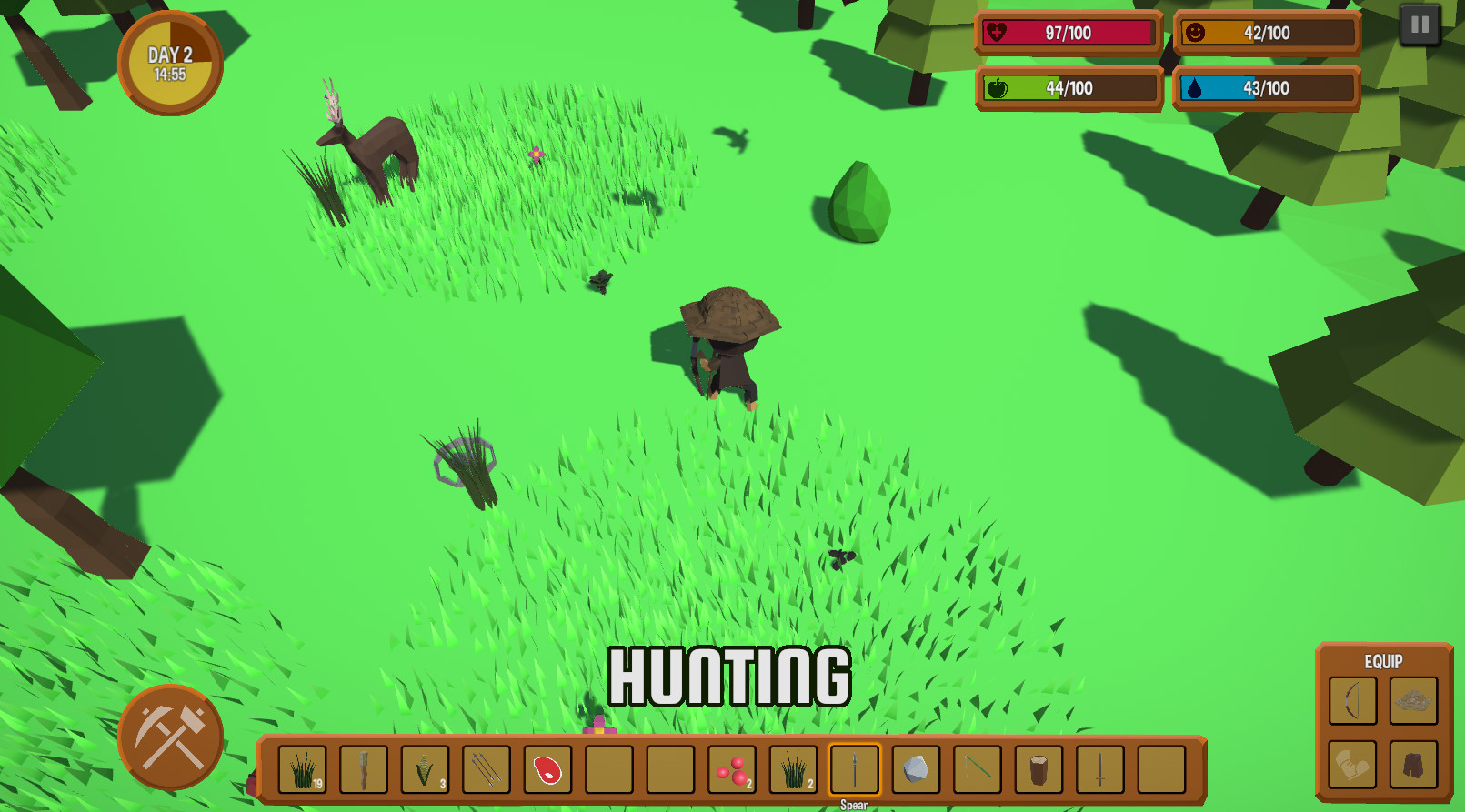Screen dimensions: 1465x812
Task: Click the hunger bar showing 44/100
Action: tap(1067, 89)
